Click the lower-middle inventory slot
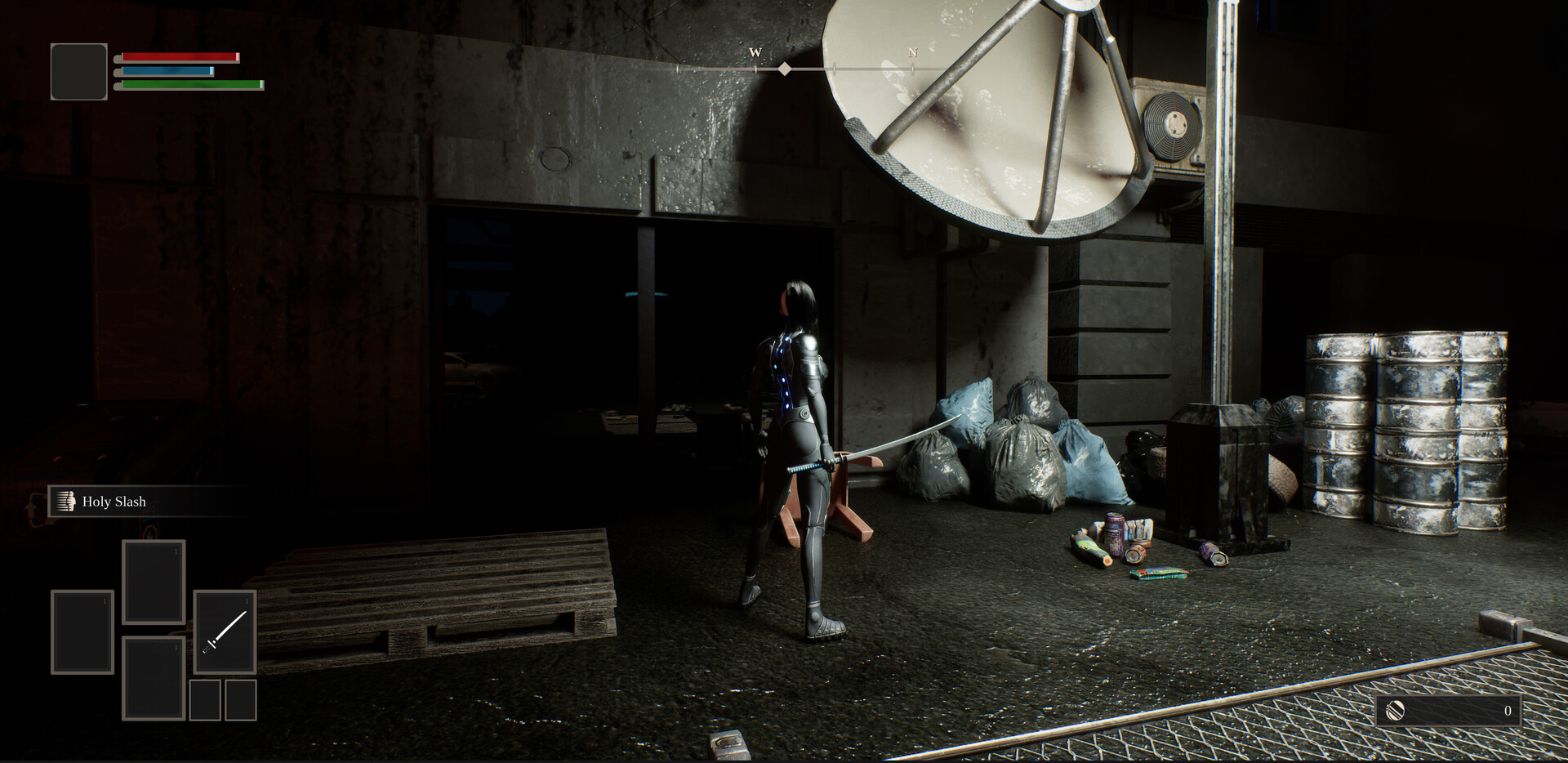Viewport: 1568px width, 763px height. pyautogui.click(x=153, y=680)
